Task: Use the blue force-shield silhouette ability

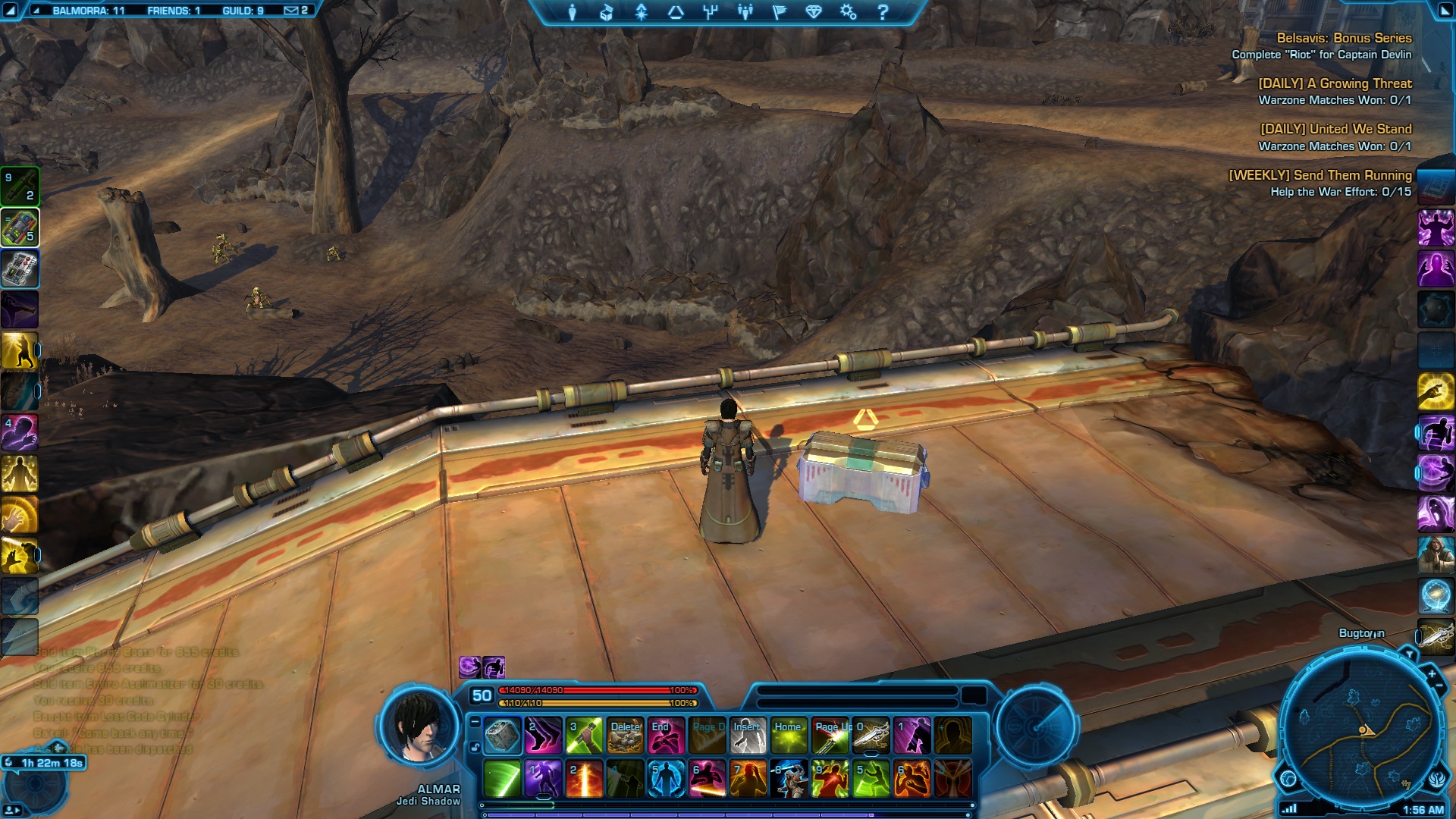Action: point(666,779)
